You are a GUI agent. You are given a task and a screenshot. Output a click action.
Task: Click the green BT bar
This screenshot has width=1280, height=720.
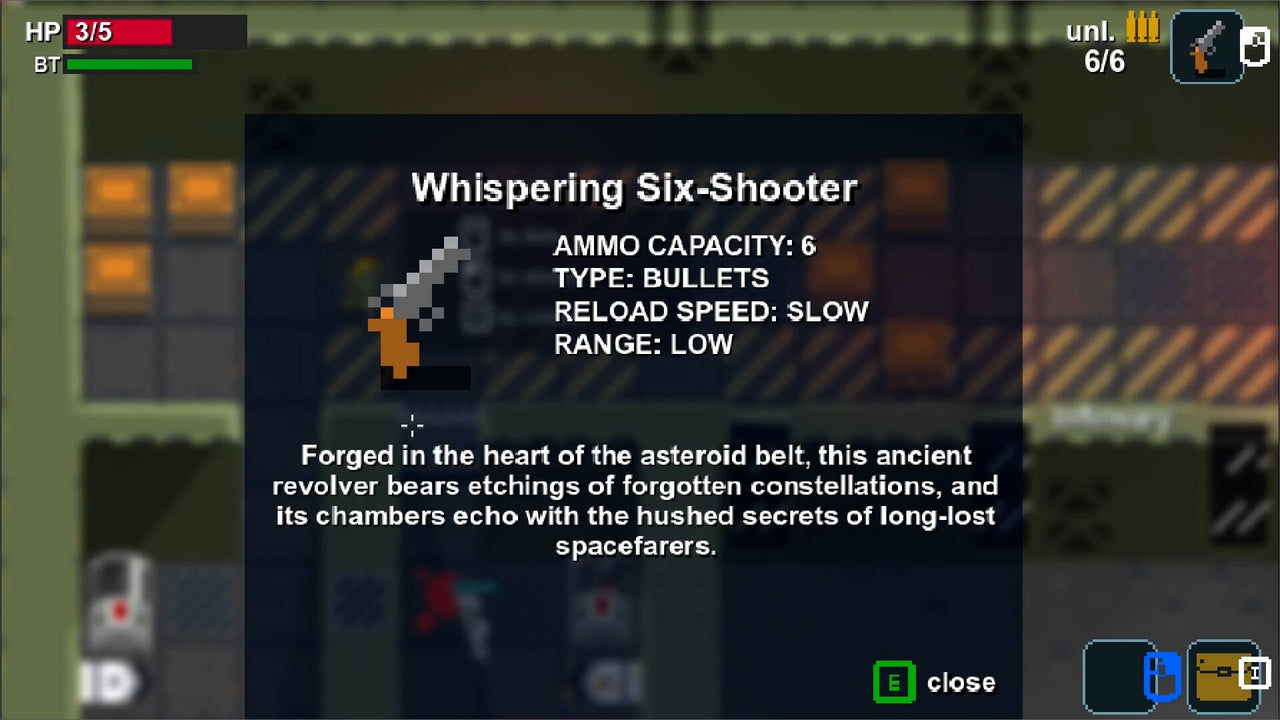[x=128, y=64]
